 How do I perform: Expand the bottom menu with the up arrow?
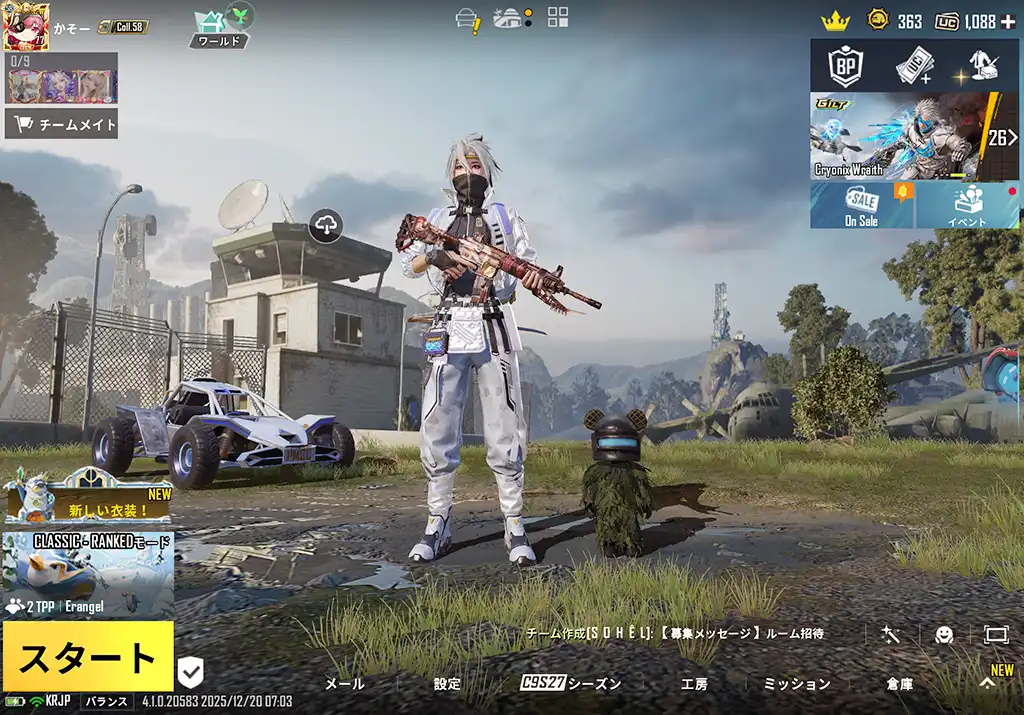[x=986, y=684]
